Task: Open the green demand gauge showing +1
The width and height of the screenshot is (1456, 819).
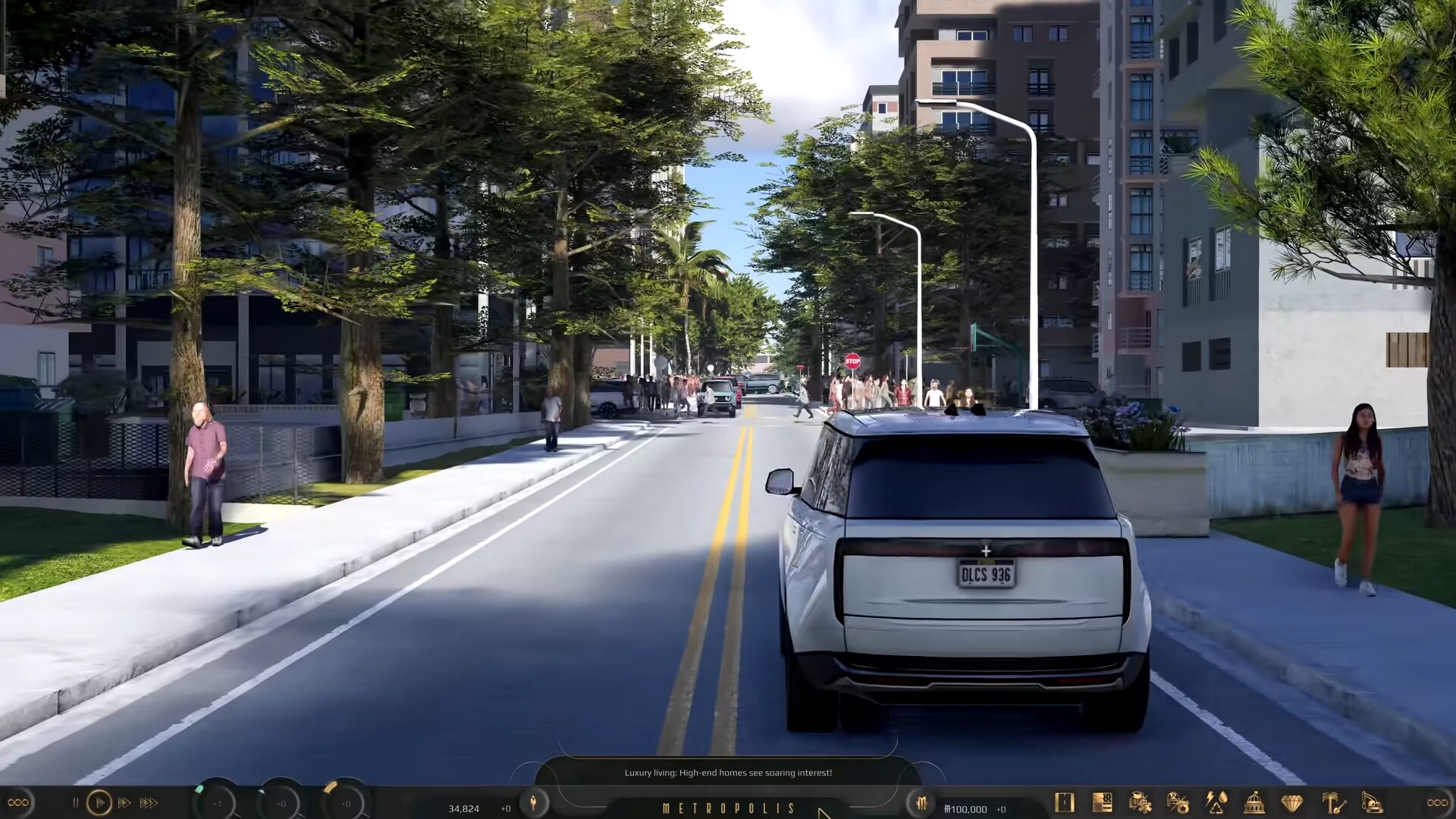Action: 217,803
